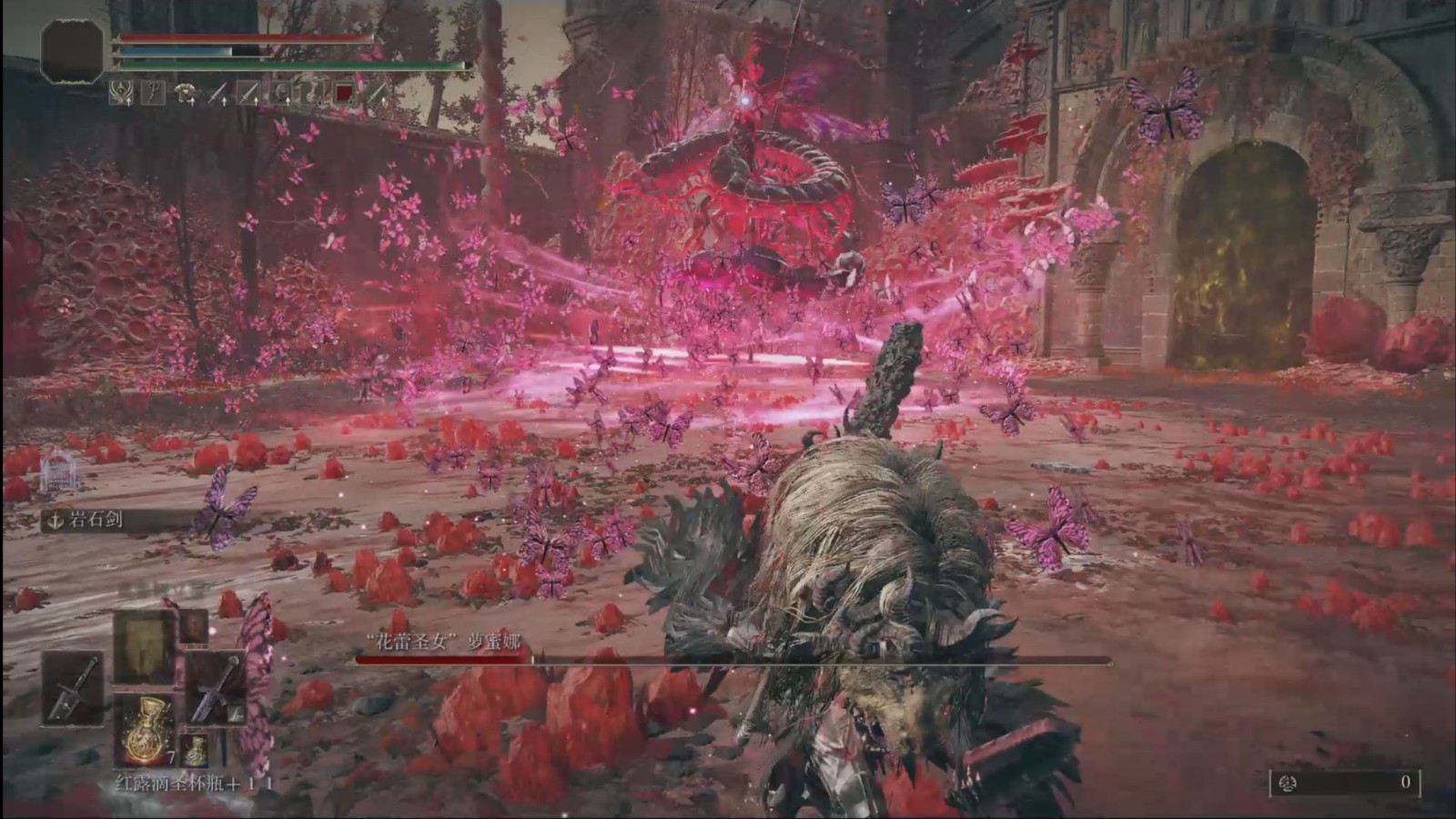Click the first winged buff status icon
Screen dimensions: 1456x819
pyautogui.click(x=121, y=92)
